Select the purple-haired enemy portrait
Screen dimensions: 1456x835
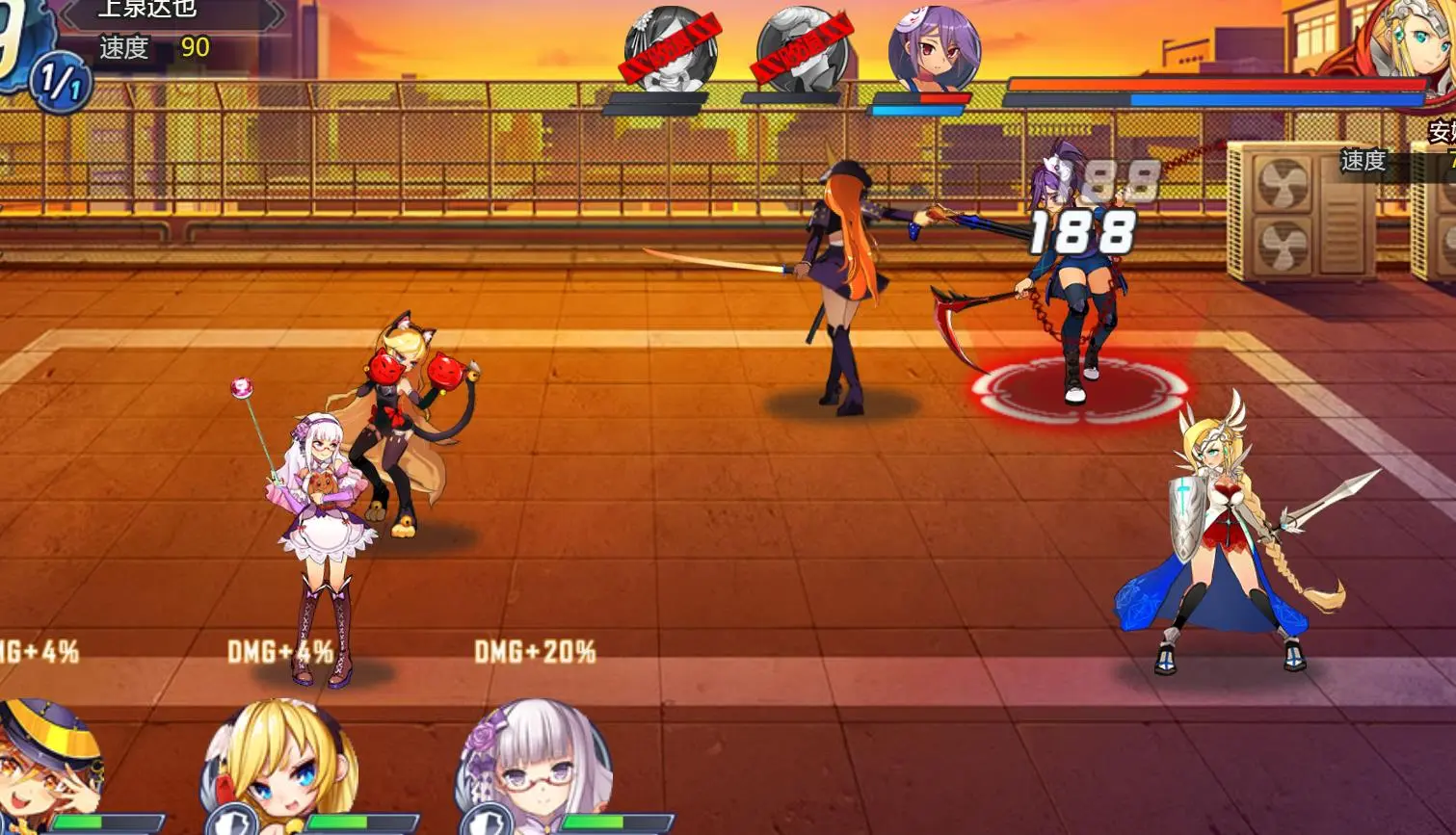pos(933,50)
